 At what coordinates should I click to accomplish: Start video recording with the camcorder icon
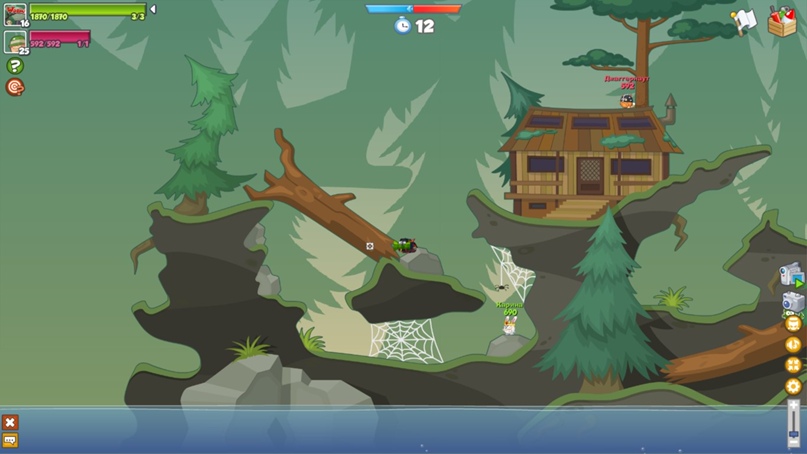792,275
